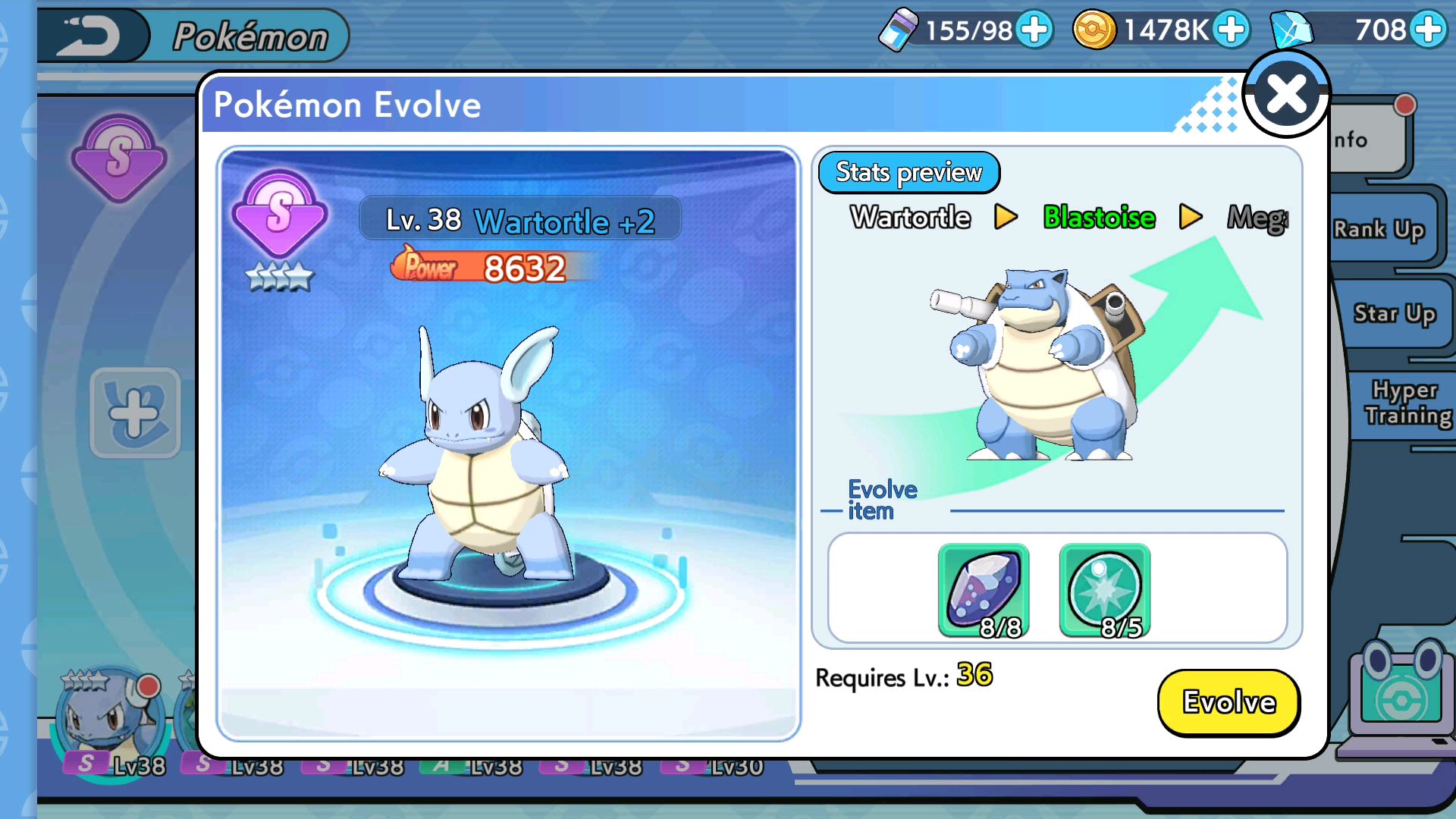Switch to the Star Up tab
This screenshot has width=1456, height=819.
coord(1394,313)
